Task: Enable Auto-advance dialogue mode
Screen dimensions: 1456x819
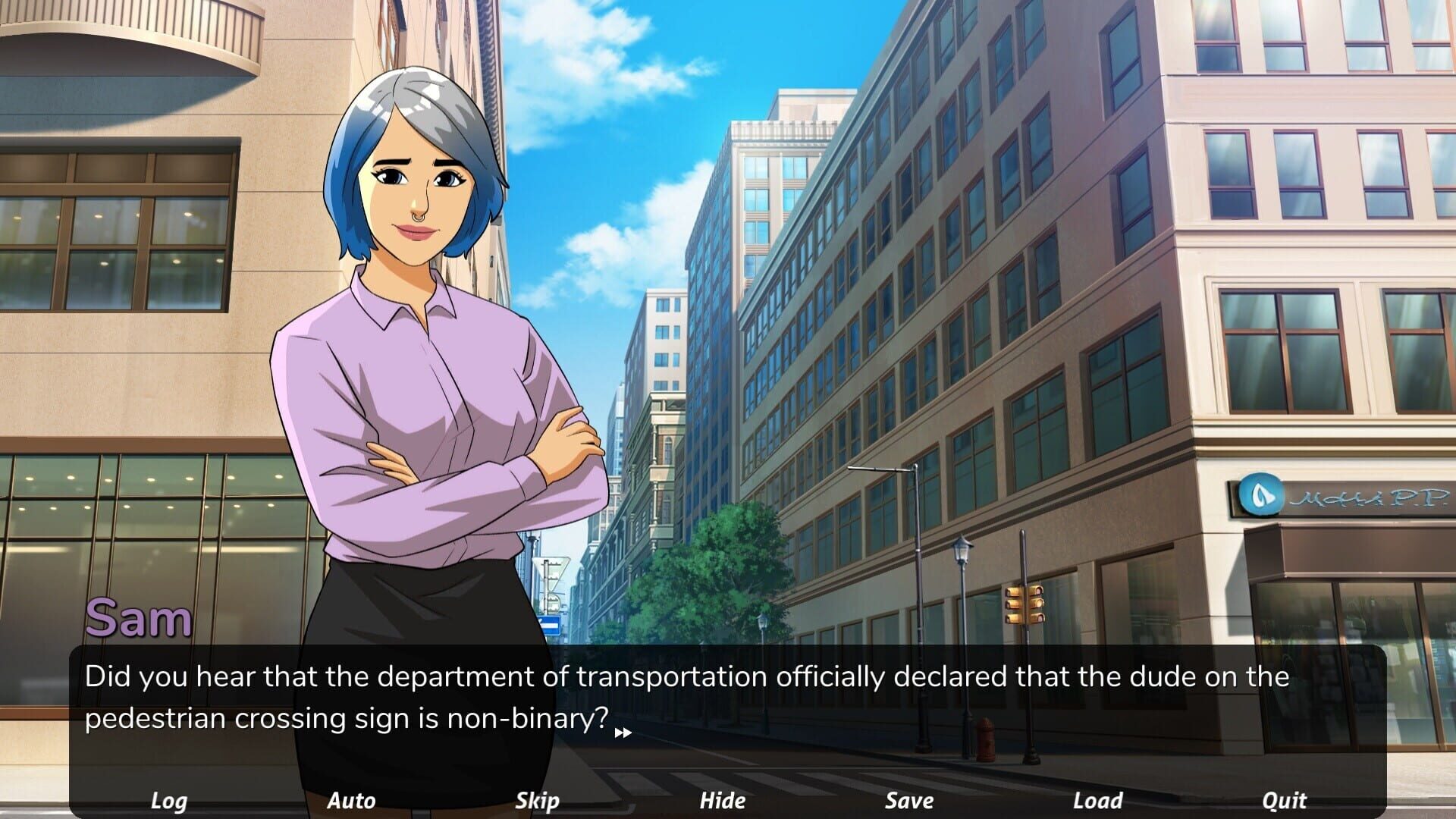Action: coord(353,800)
